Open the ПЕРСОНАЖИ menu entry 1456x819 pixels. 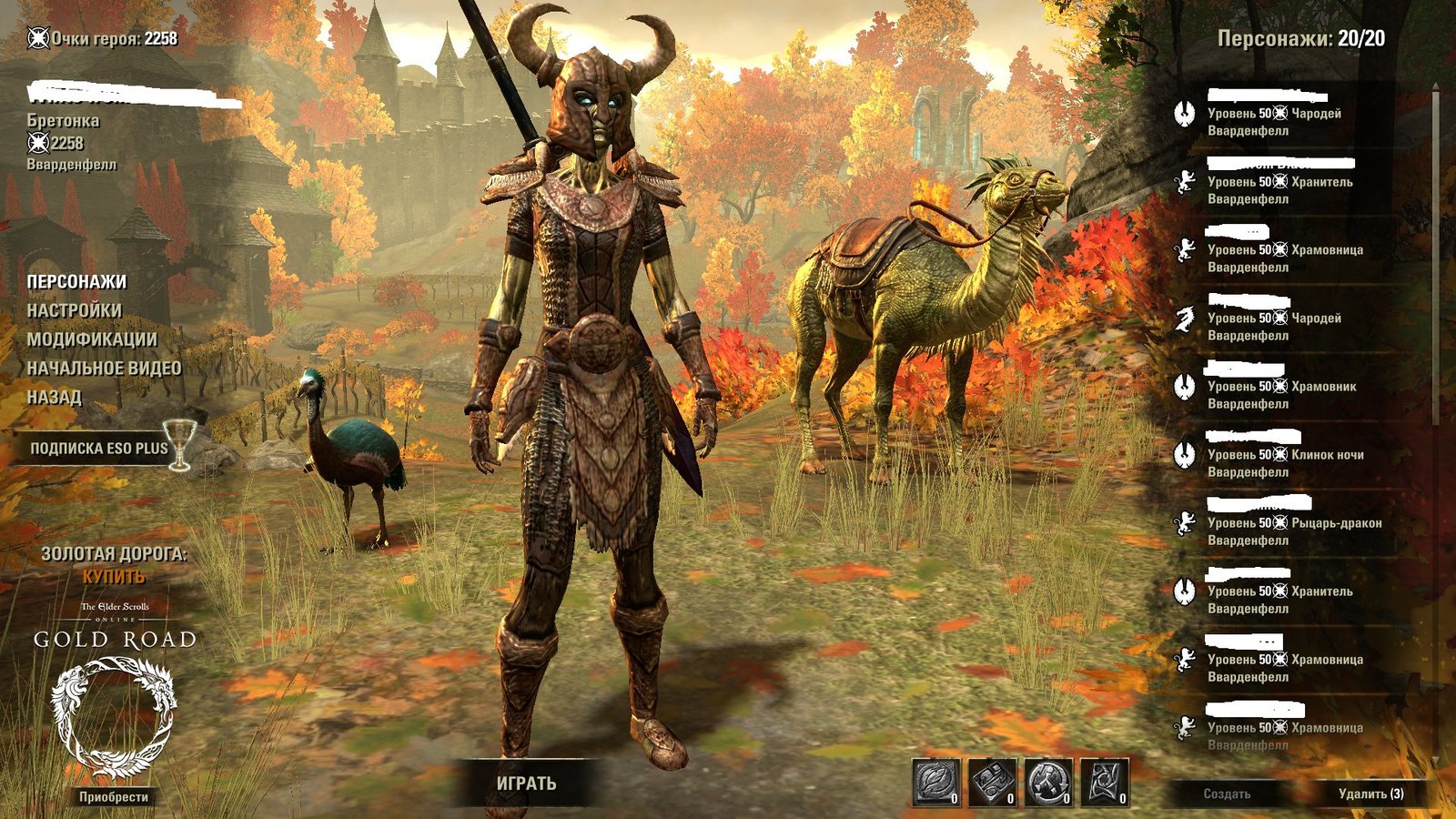pos(76,282)
